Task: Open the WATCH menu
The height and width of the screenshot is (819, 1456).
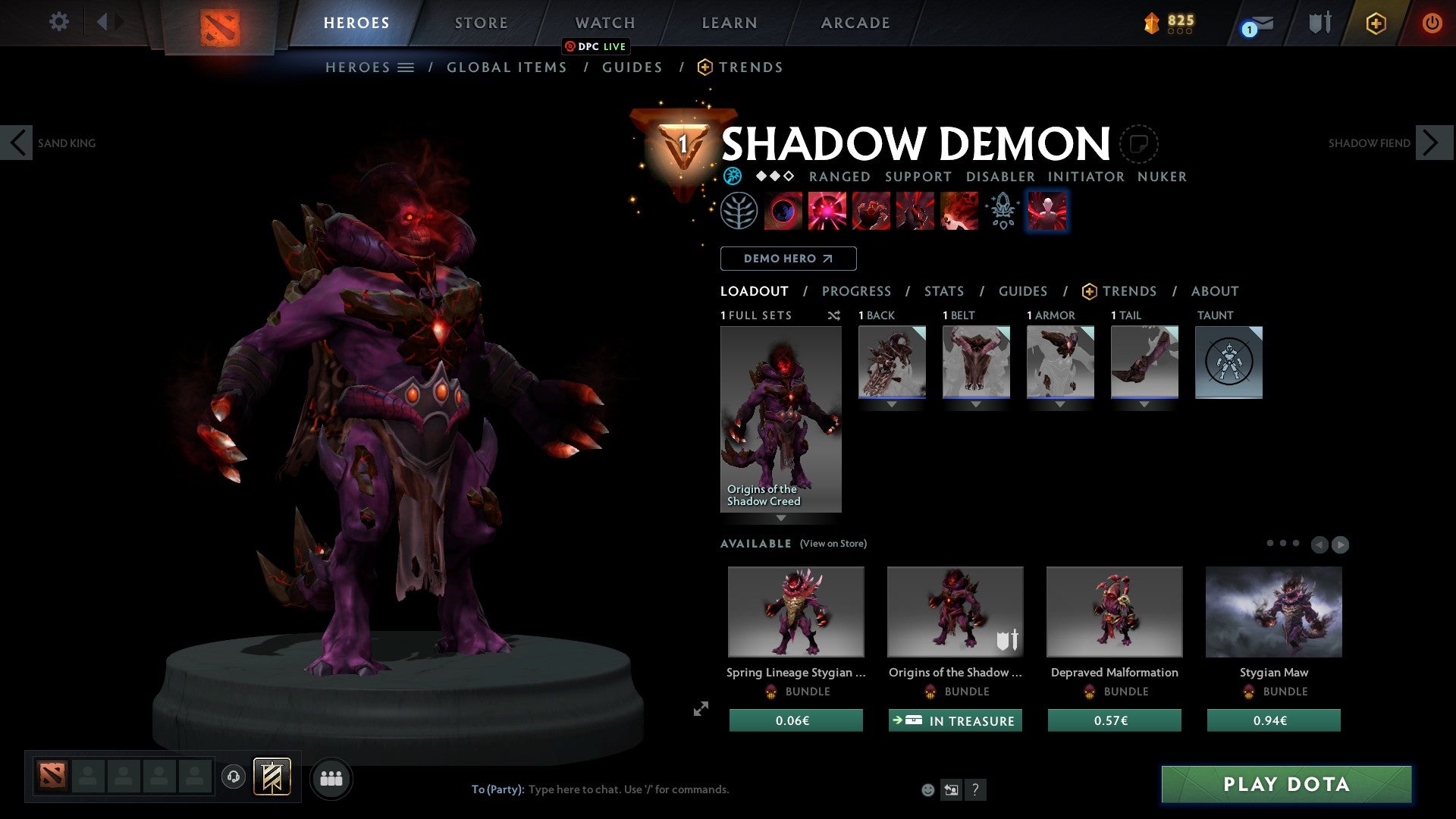Action: [604, 22]
